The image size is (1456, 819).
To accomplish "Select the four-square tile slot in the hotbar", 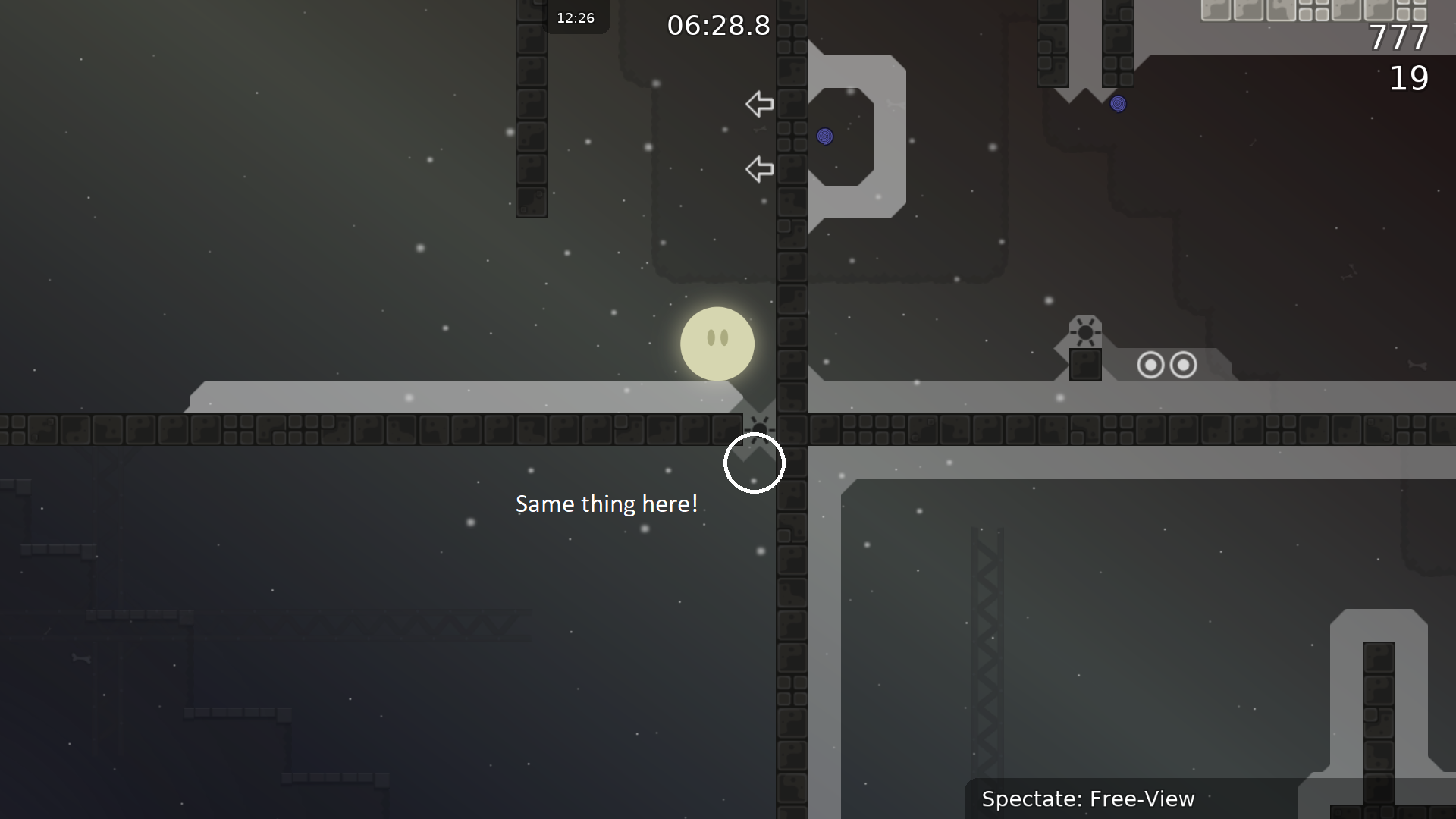I will pyautogui.click(x=1313, y=11).
